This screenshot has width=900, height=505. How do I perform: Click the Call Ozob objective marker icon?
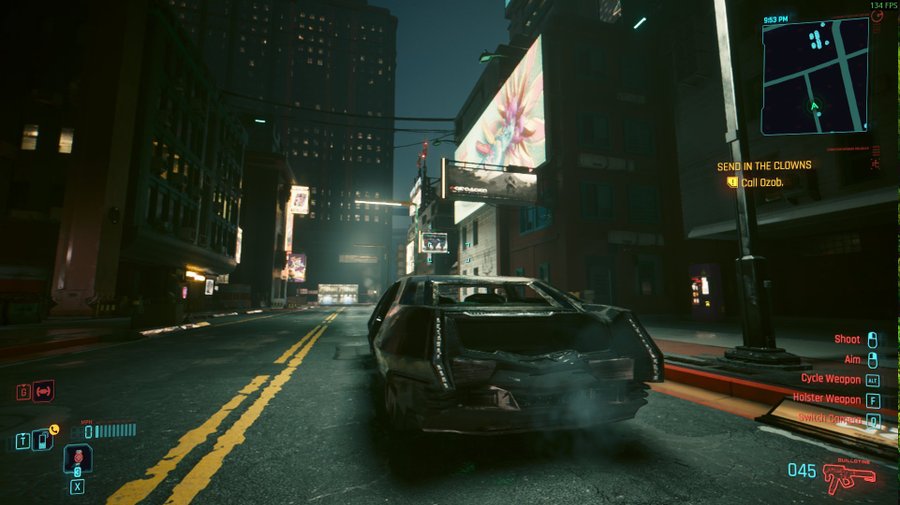click(x=732, y=182)
